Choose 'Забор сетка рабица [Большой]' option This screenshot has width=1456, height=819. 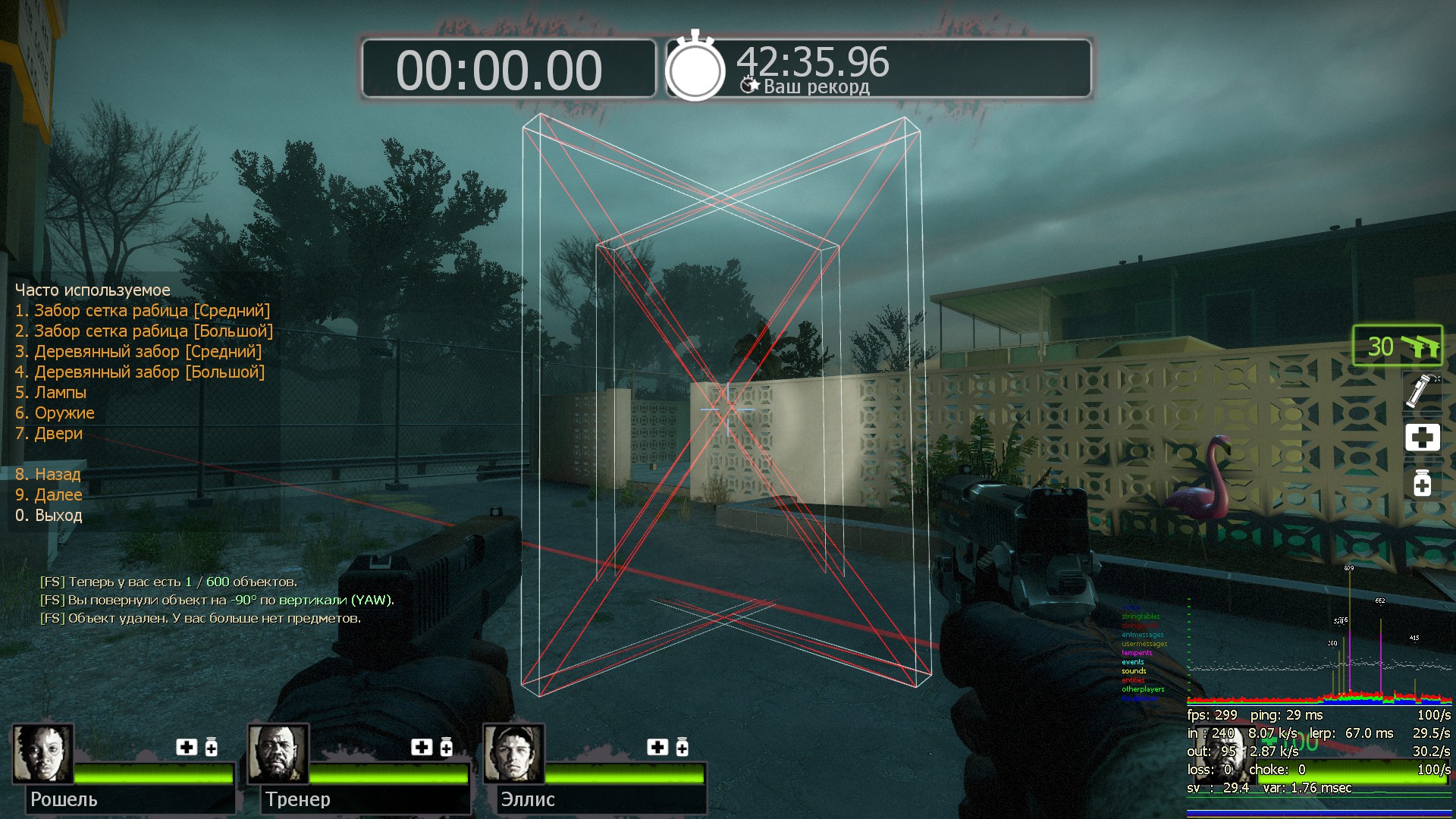144,331
